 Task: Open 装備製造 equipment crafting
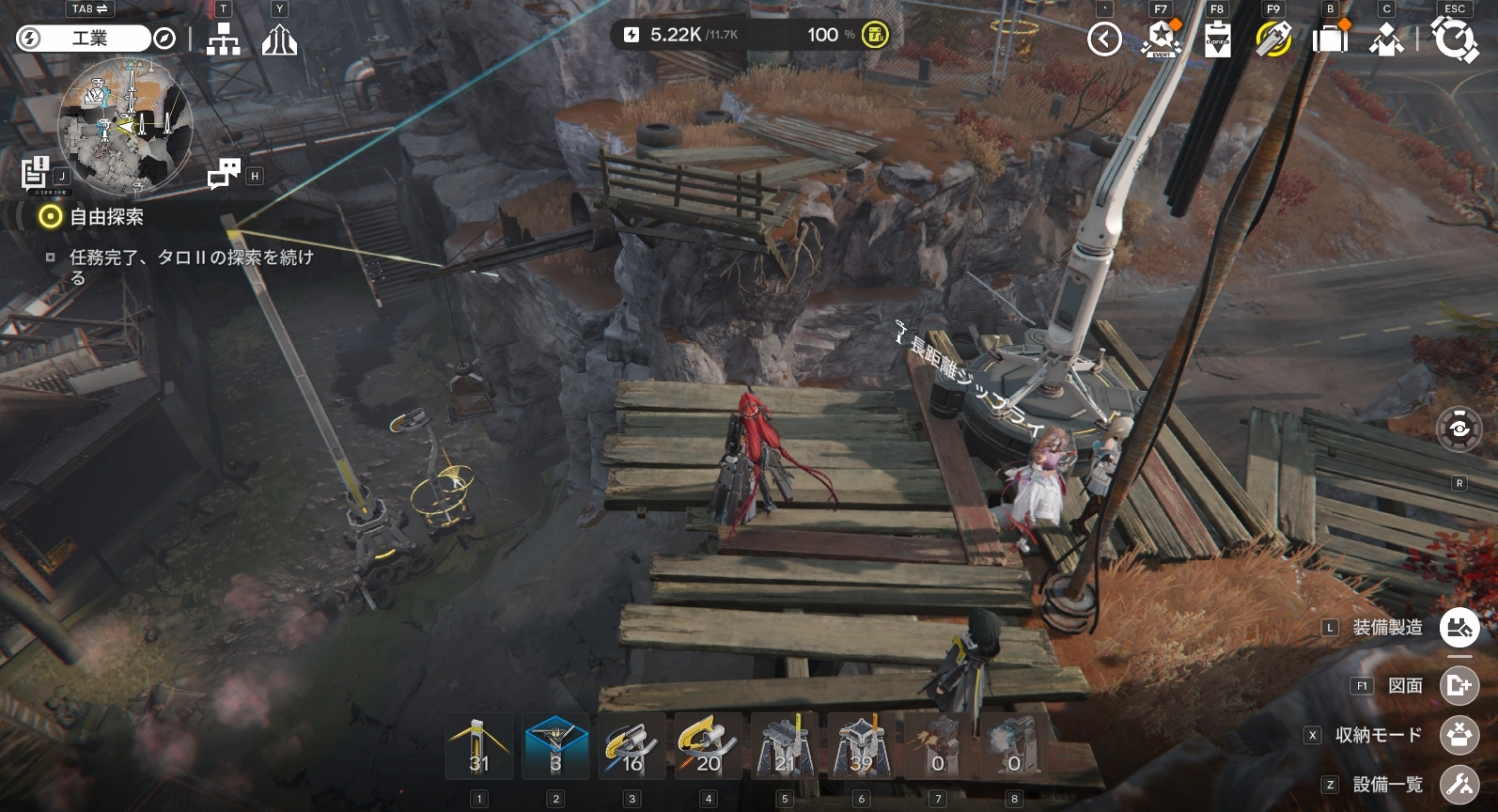pyautogui.click(x=1459, y=628)
